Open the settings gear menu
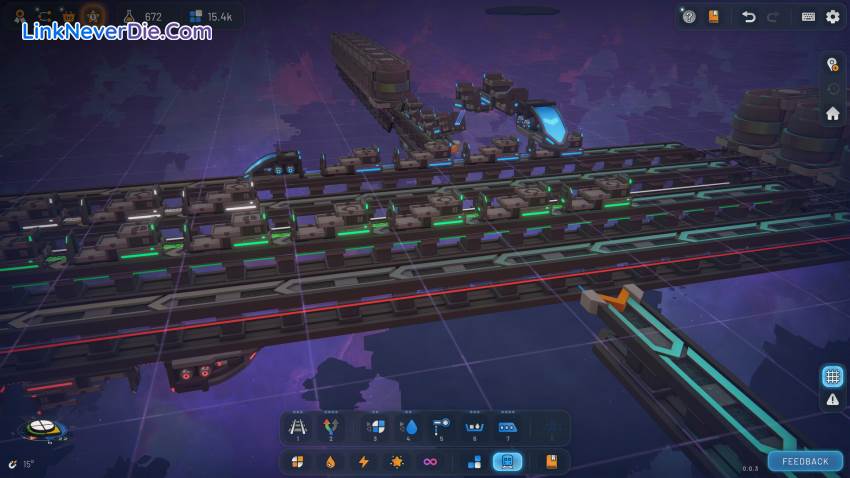This screenshot has width=850, height=478. tap(832, 17)
